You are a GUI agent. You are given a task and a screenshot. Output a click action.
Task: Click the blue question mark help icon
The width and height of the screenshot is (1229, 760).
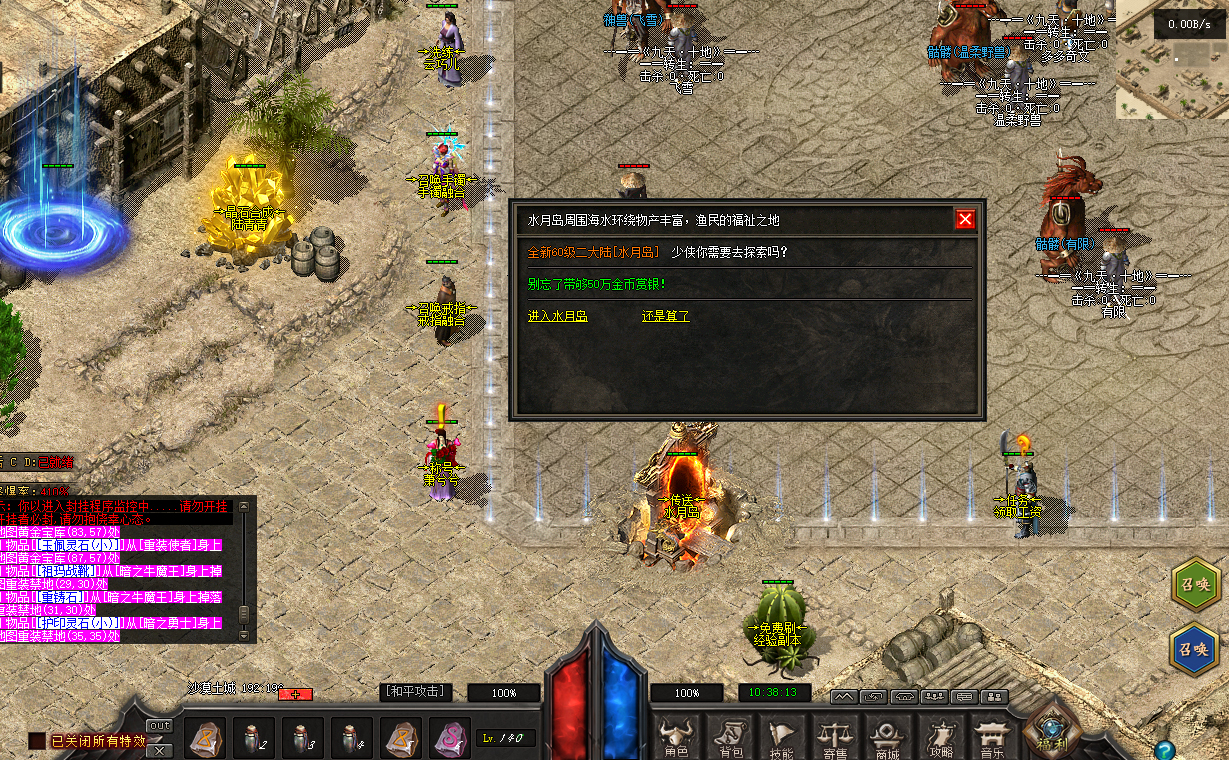pos(1163,749)
